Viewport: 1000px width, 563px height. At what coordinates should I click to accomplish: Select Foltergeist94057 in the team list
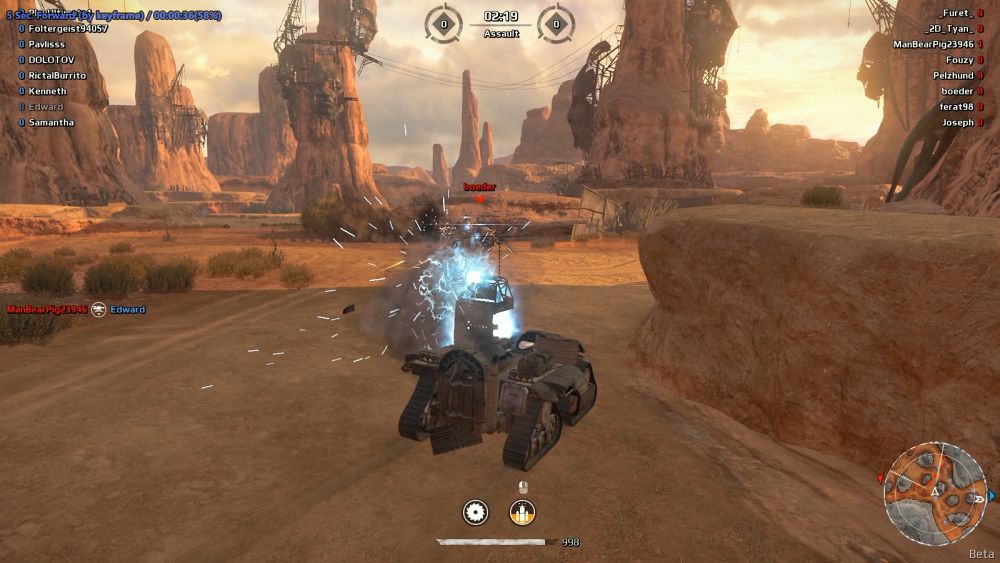tap(67, 29)
